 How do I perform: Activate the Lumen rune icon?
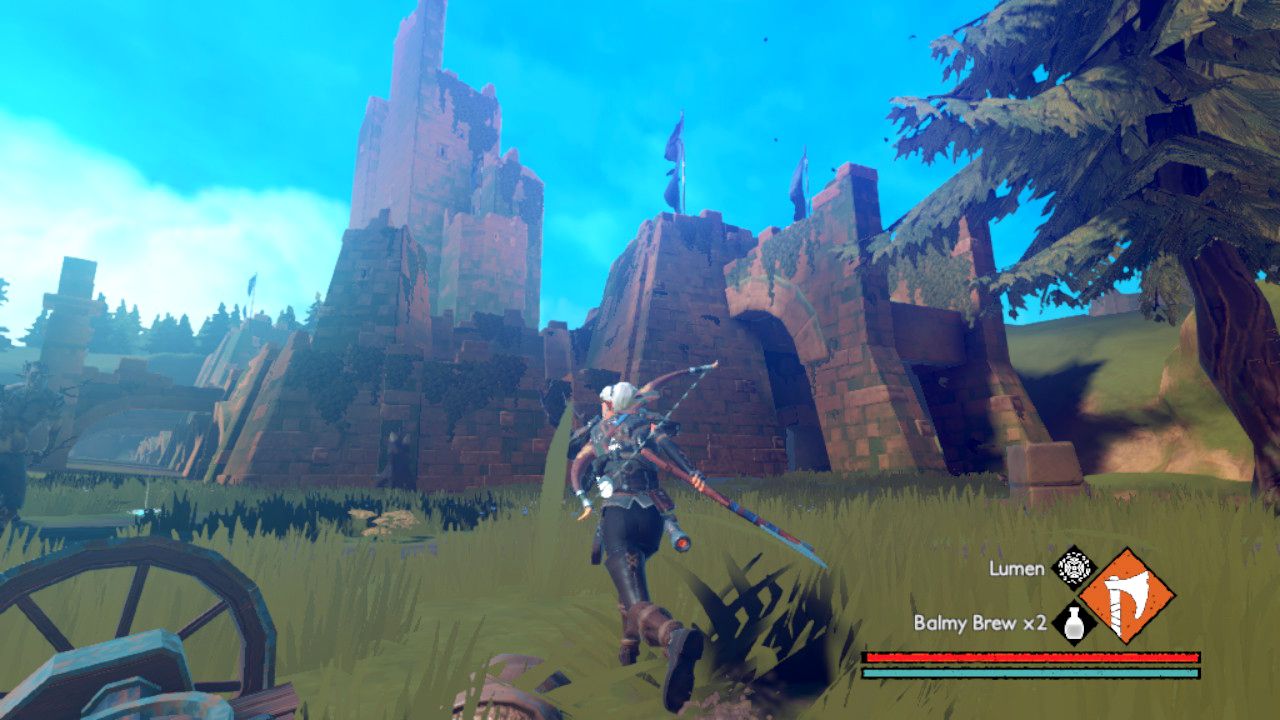click(x=1074, y=568)
